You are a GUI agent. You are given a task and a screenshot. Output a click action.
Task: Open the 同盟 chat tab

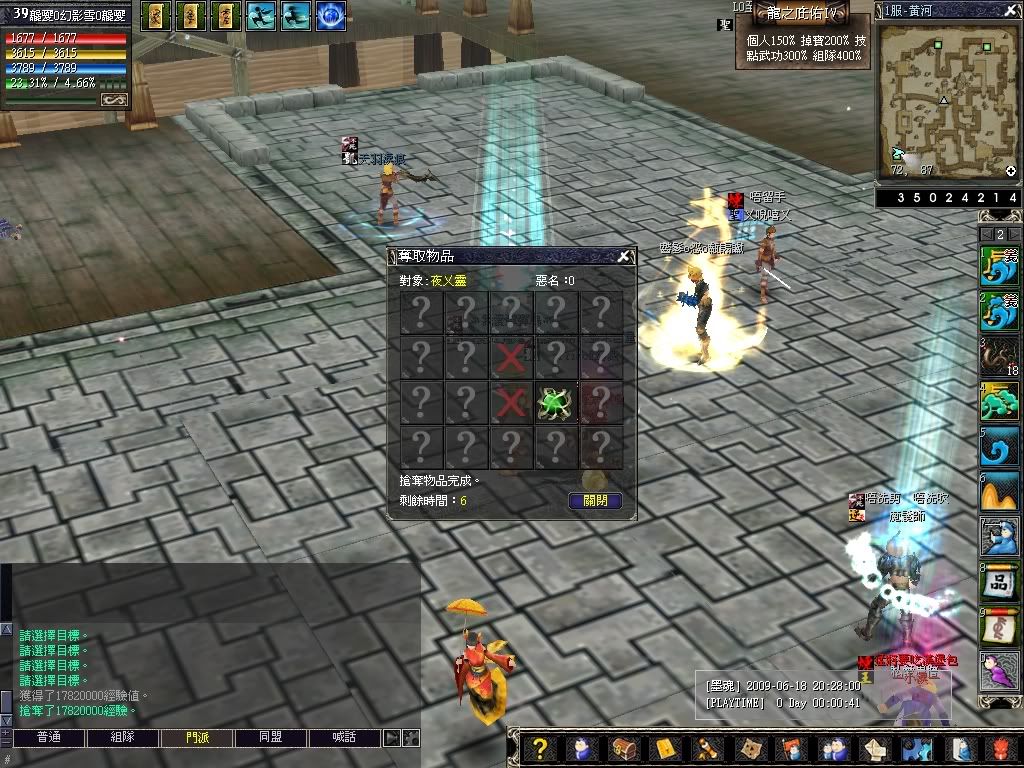tap(270, 738)
